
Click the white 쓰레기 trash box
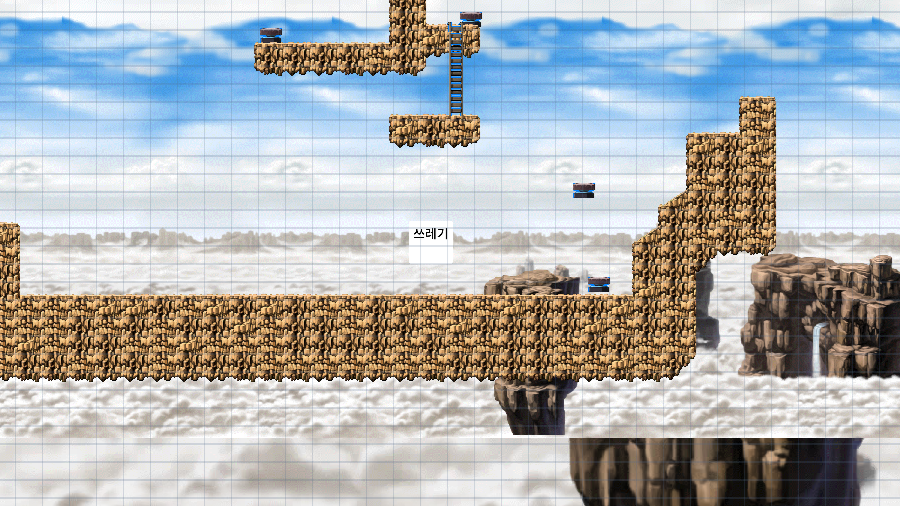[x=430, y=243]
